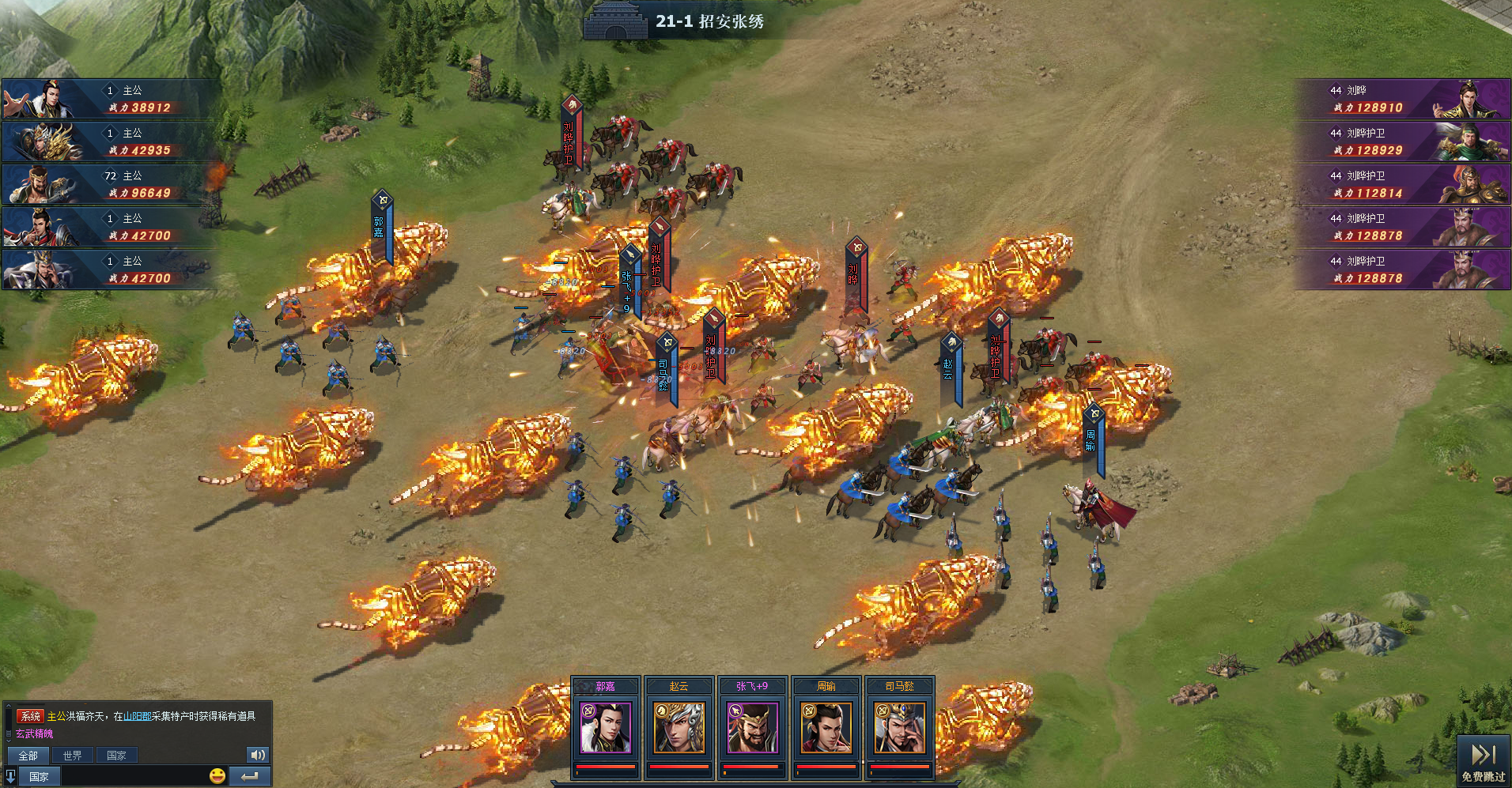Open the channel selector left of chat input
1512x788 pixels.
point(39,776)
